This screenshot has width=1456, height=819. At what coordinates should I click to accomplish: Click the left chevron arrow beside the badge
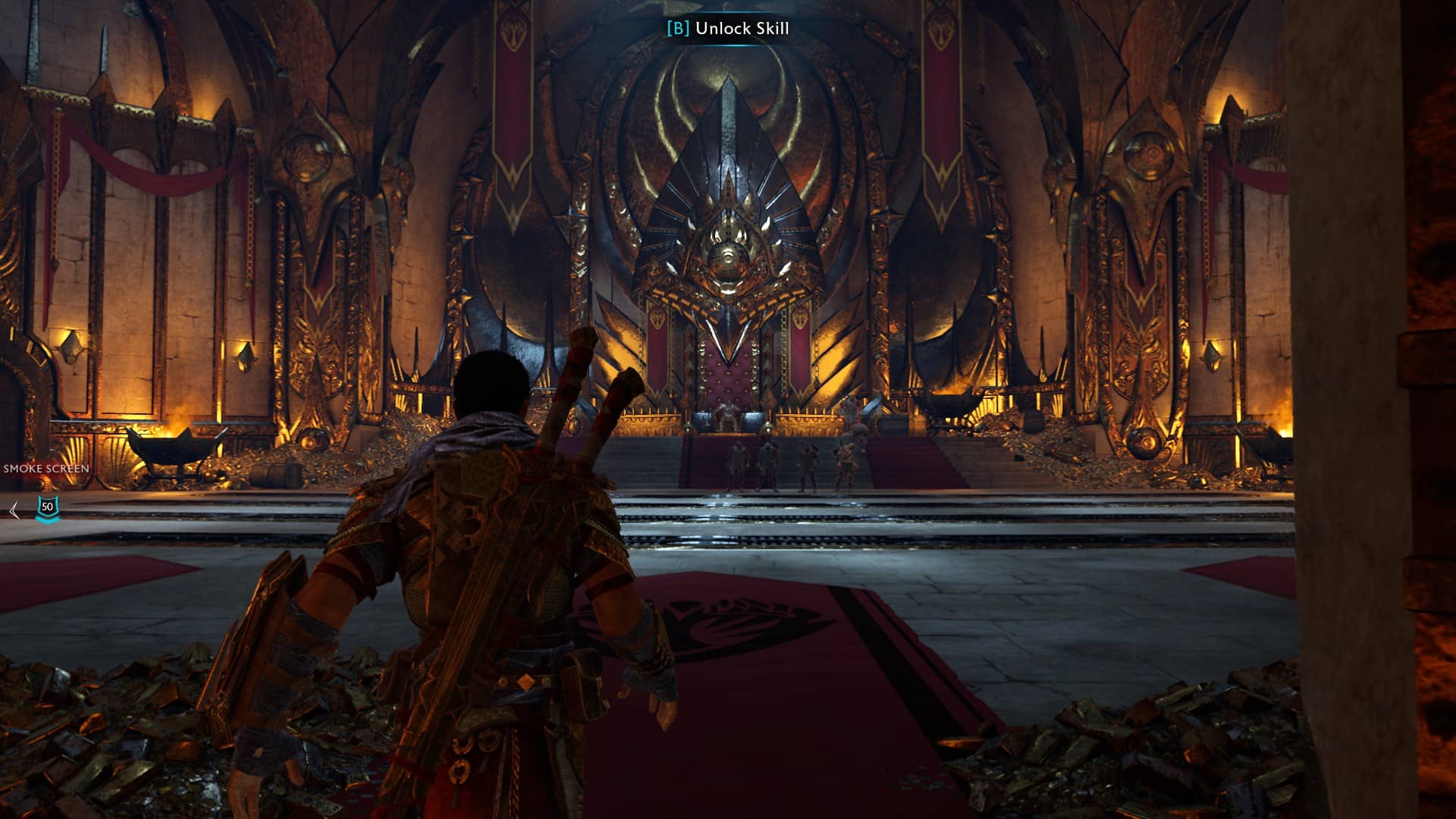point(14,510)
